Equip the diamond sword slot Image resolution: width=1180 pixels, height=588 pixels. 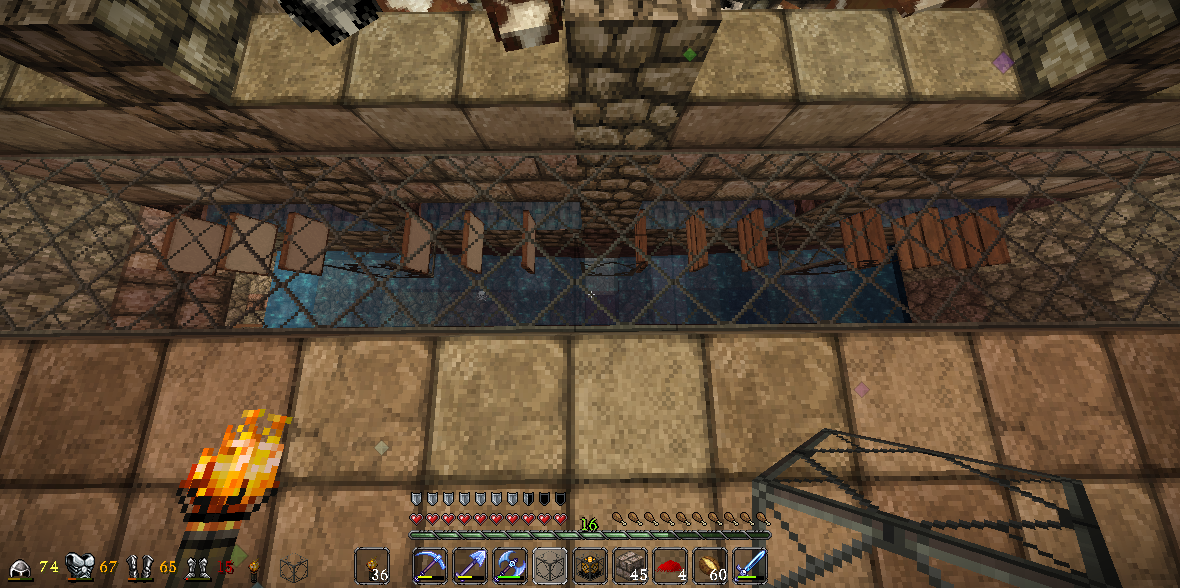point(750,566)
